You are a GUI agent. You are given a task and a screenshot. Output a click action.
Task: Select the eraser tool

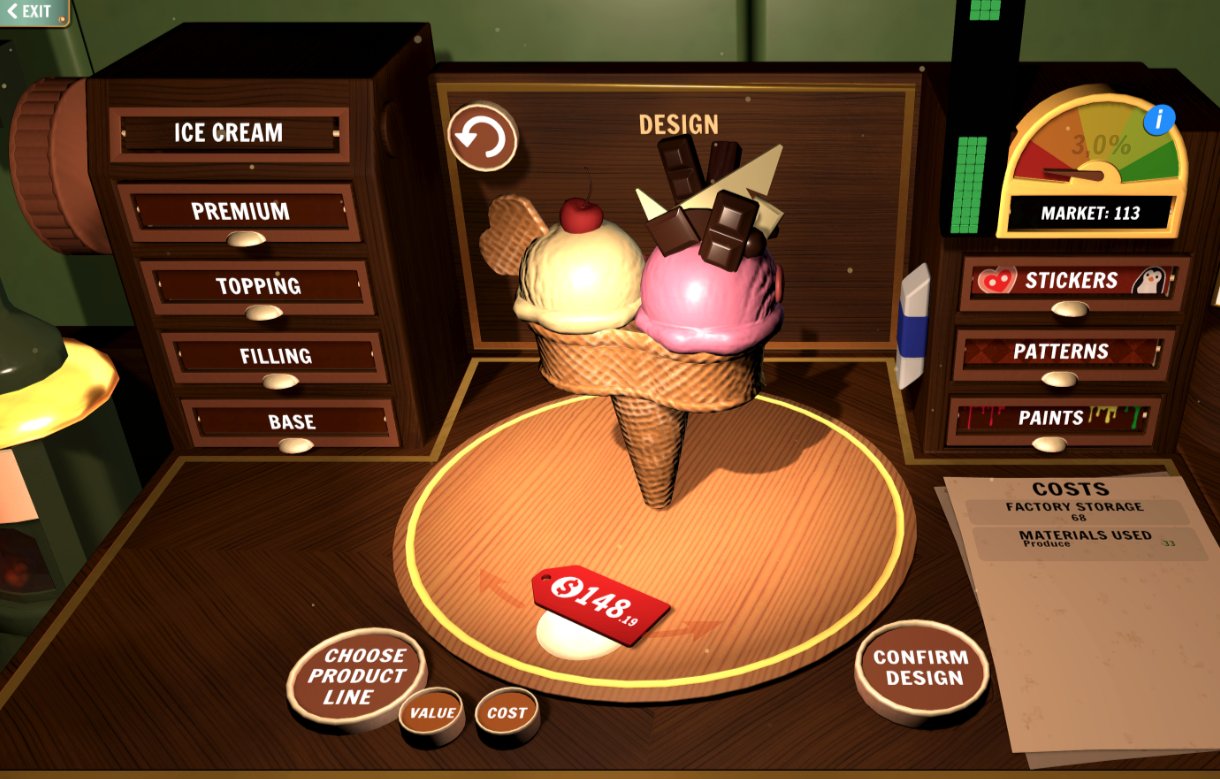pos(913,324)
